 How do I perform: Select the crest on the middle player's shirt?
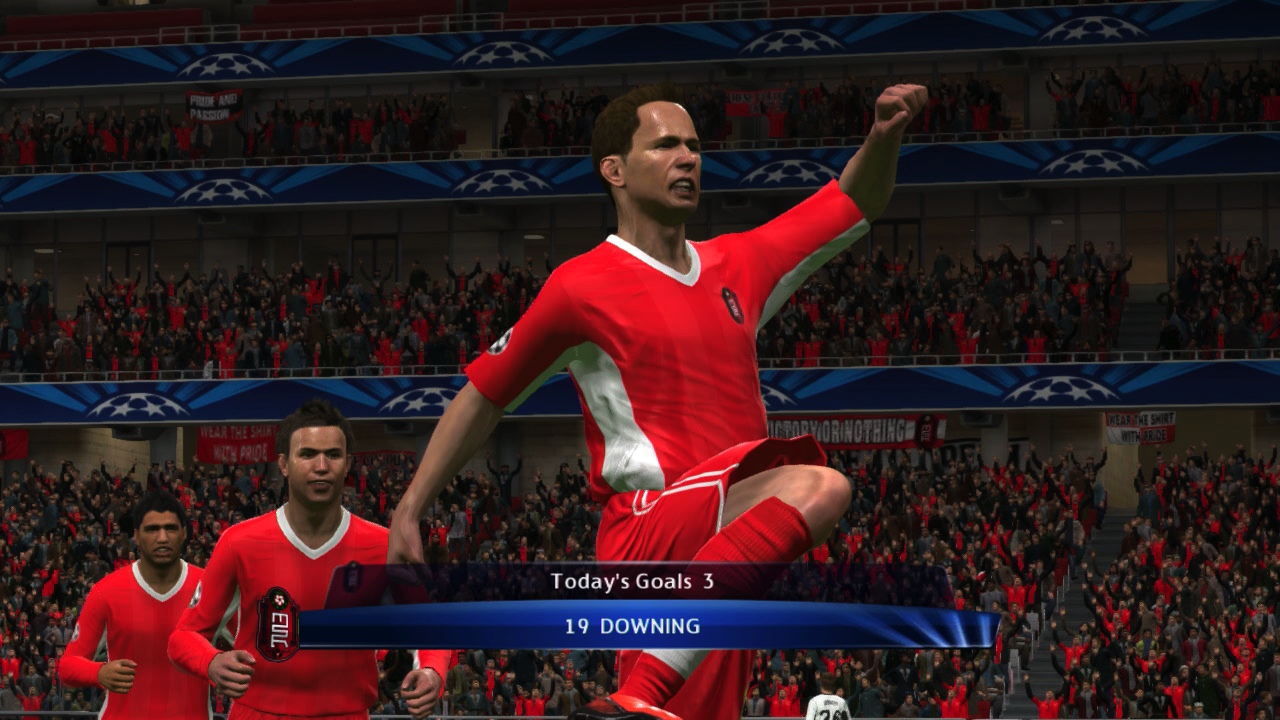(x=352, y=576)
